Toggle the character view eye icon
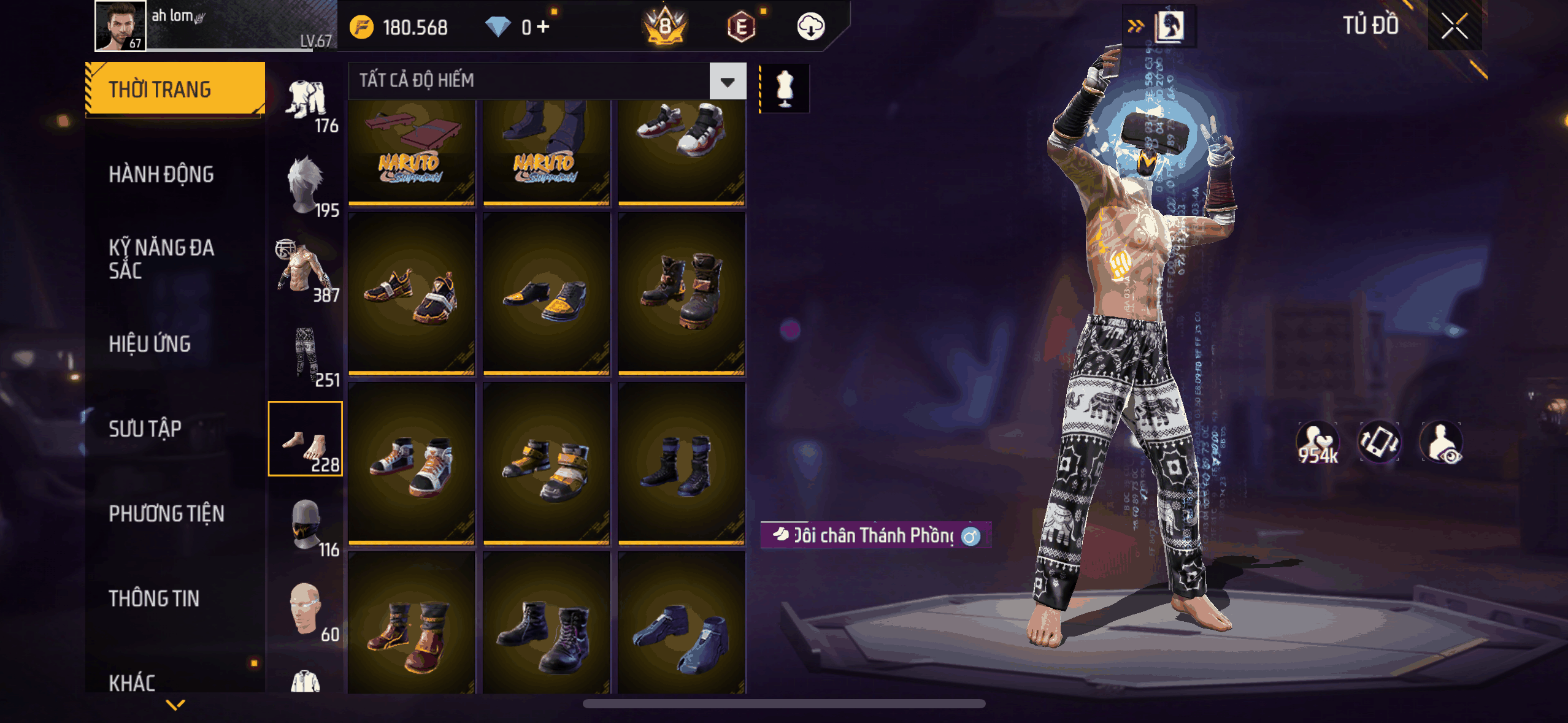 tap(1442, 442)
